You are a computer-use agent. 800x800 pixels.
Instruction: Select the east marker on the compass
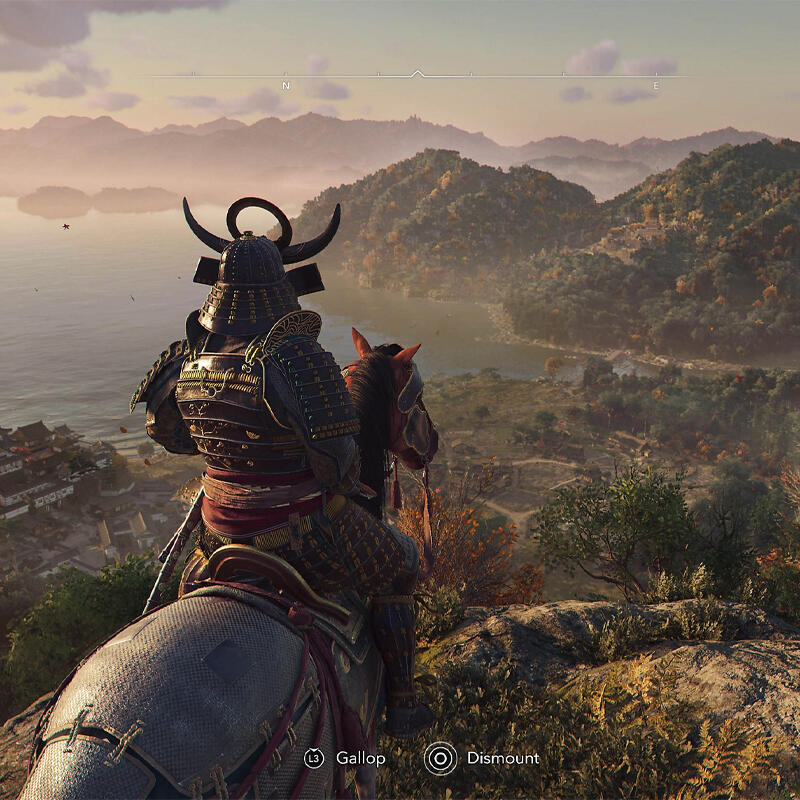[656, 85]
